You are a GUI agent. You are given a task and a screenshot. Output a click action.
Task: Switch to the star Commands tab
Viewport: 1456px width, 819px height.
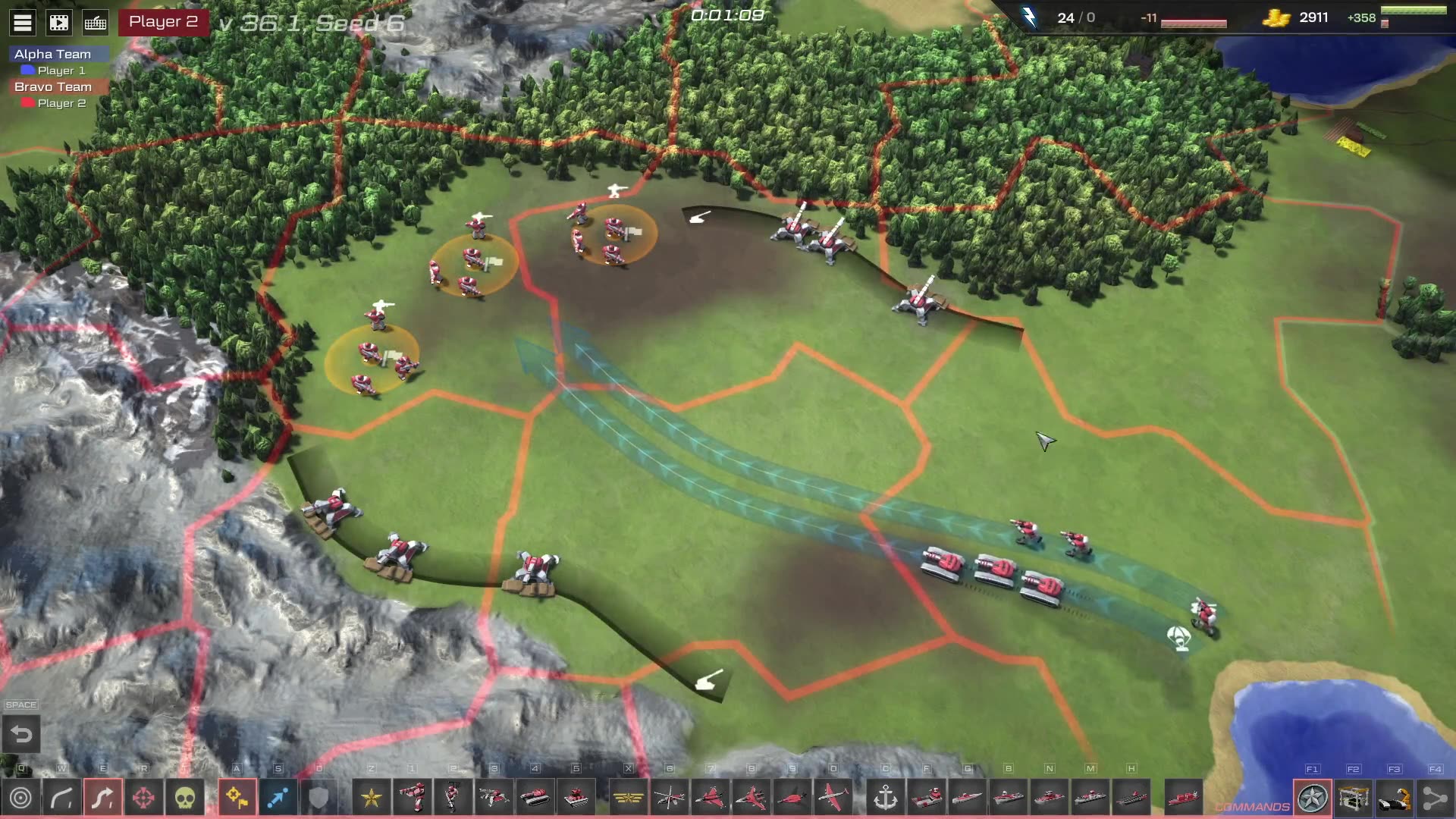tap(1313, 798)
